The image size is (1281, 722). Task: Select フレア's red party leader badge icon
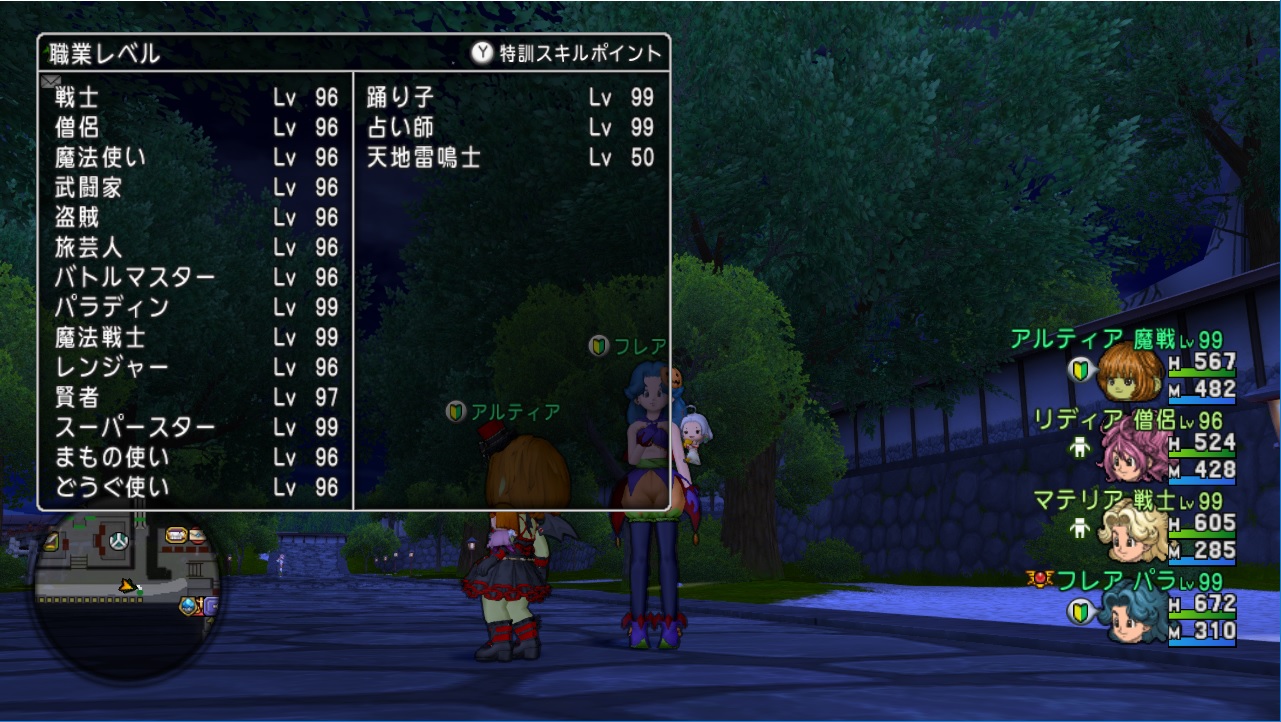tap(1040, 578)
